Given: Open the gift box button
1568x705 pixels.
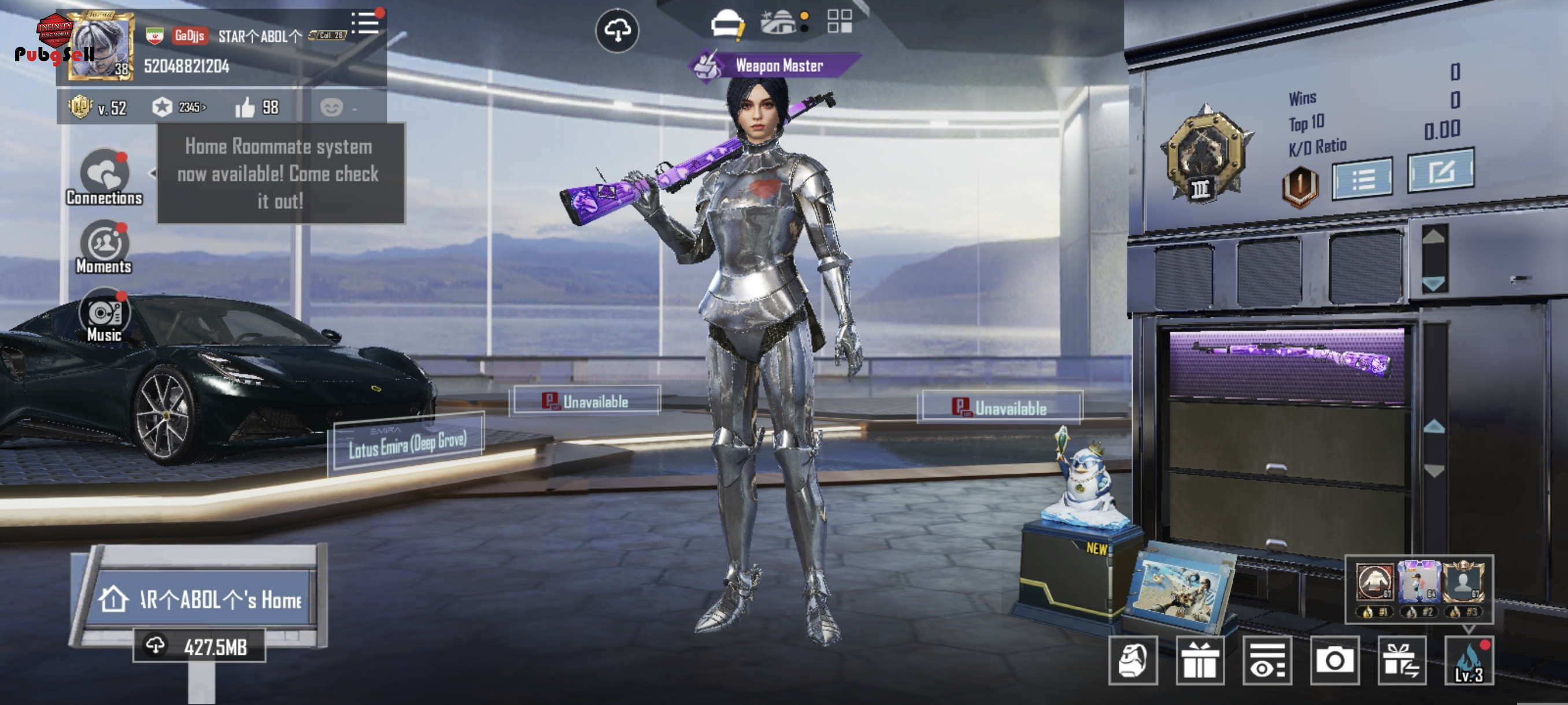Looking at the screenshot, I should pos(1200,661).
